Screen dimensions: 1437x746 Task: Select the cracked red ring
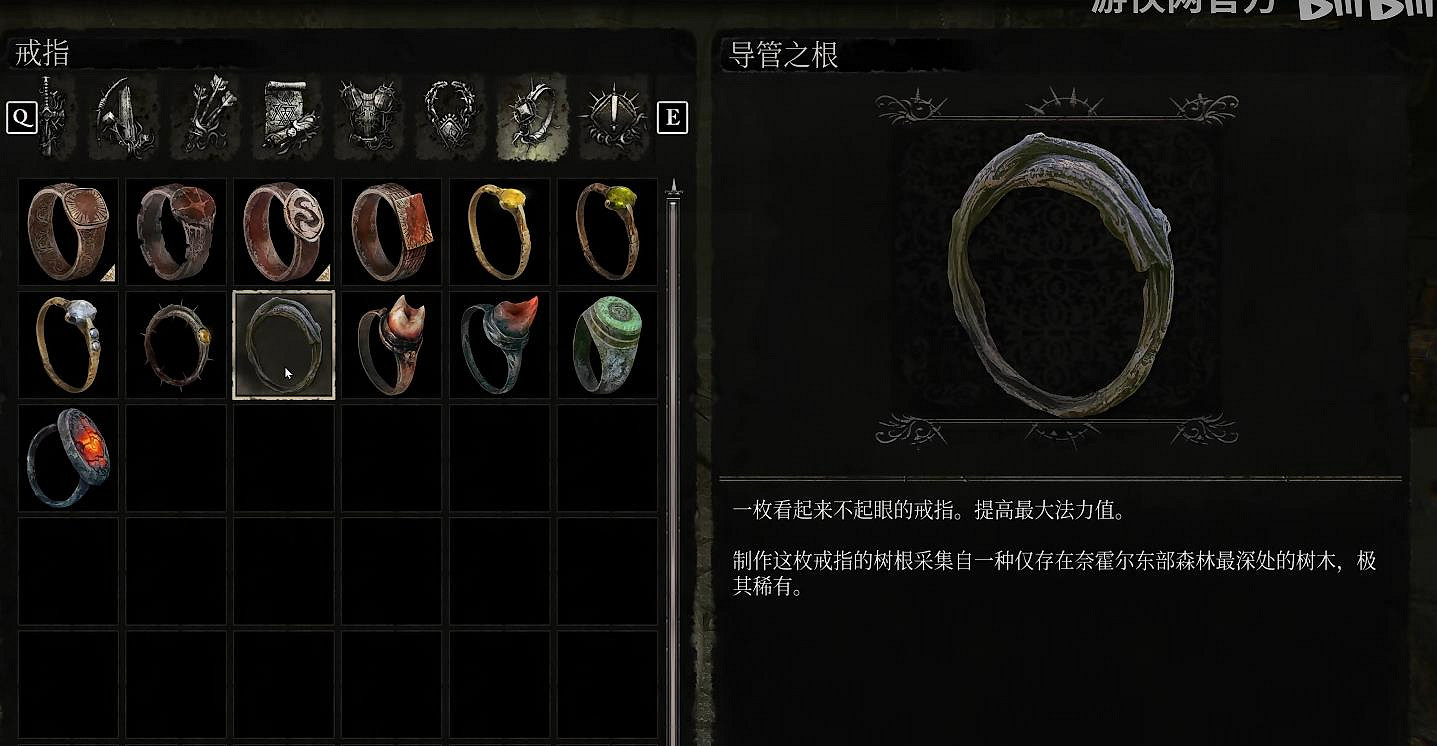175,231
